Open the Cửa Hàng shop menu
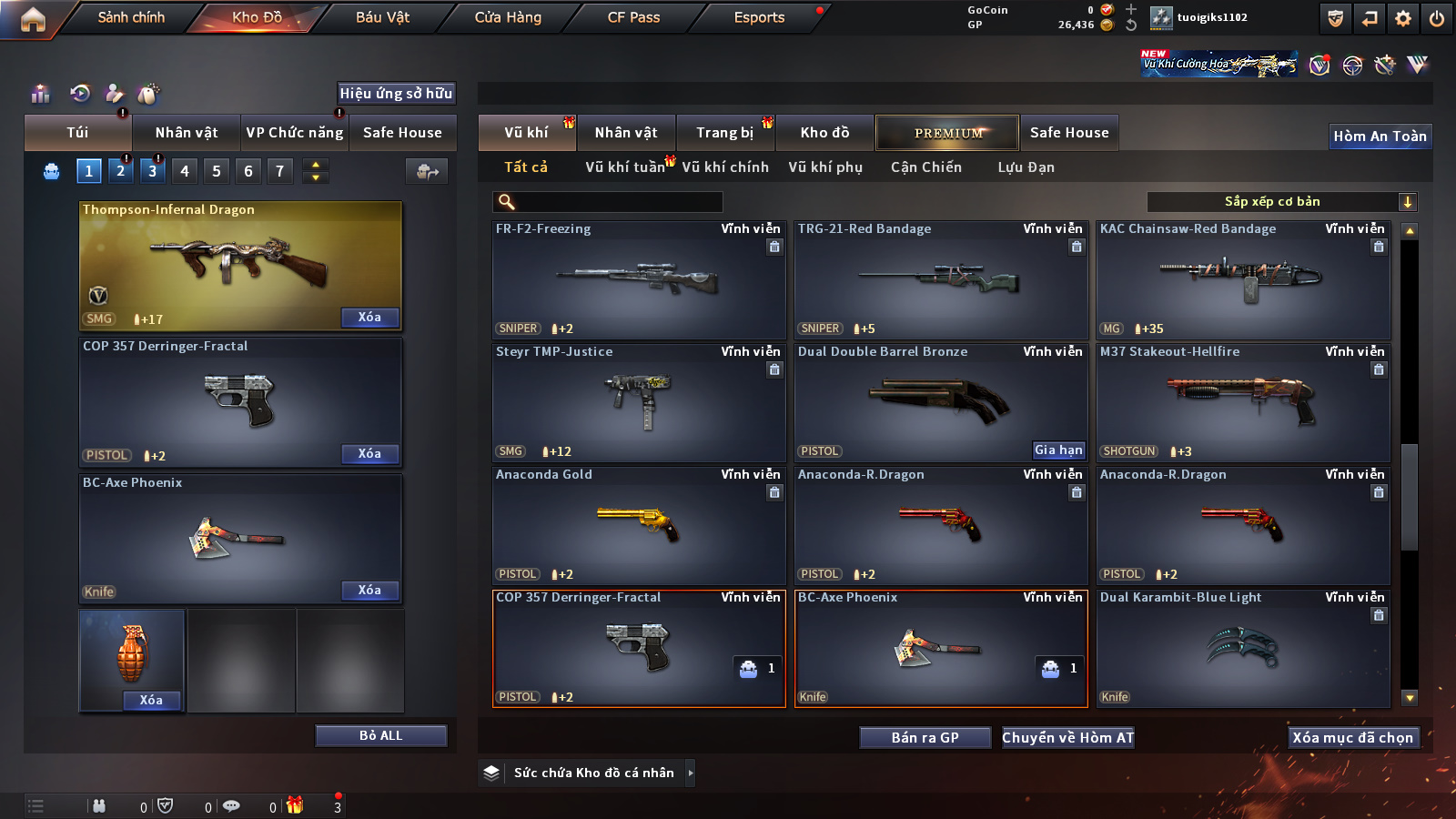This screenshot has height=819, width=1456. coord(508,17)
